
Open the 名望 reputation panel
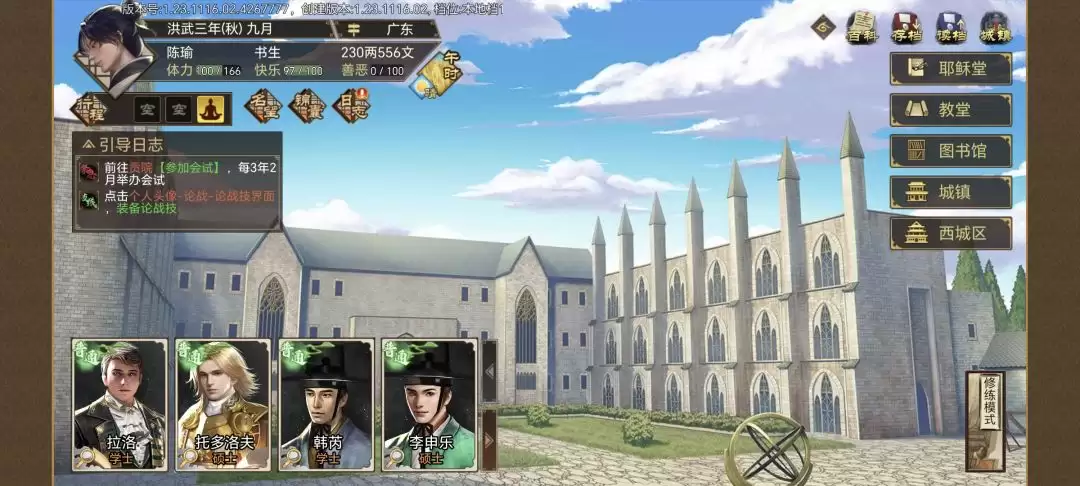tap(263, 106)
